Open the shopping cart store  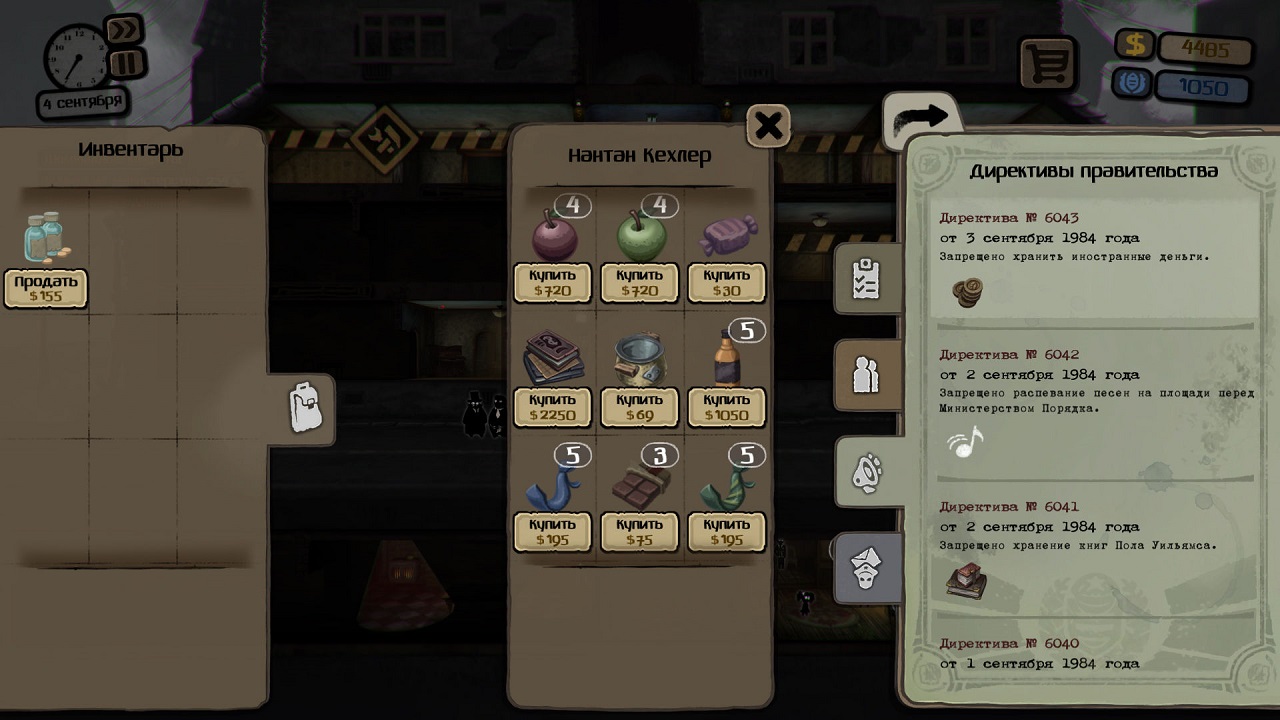[1047, 64]
